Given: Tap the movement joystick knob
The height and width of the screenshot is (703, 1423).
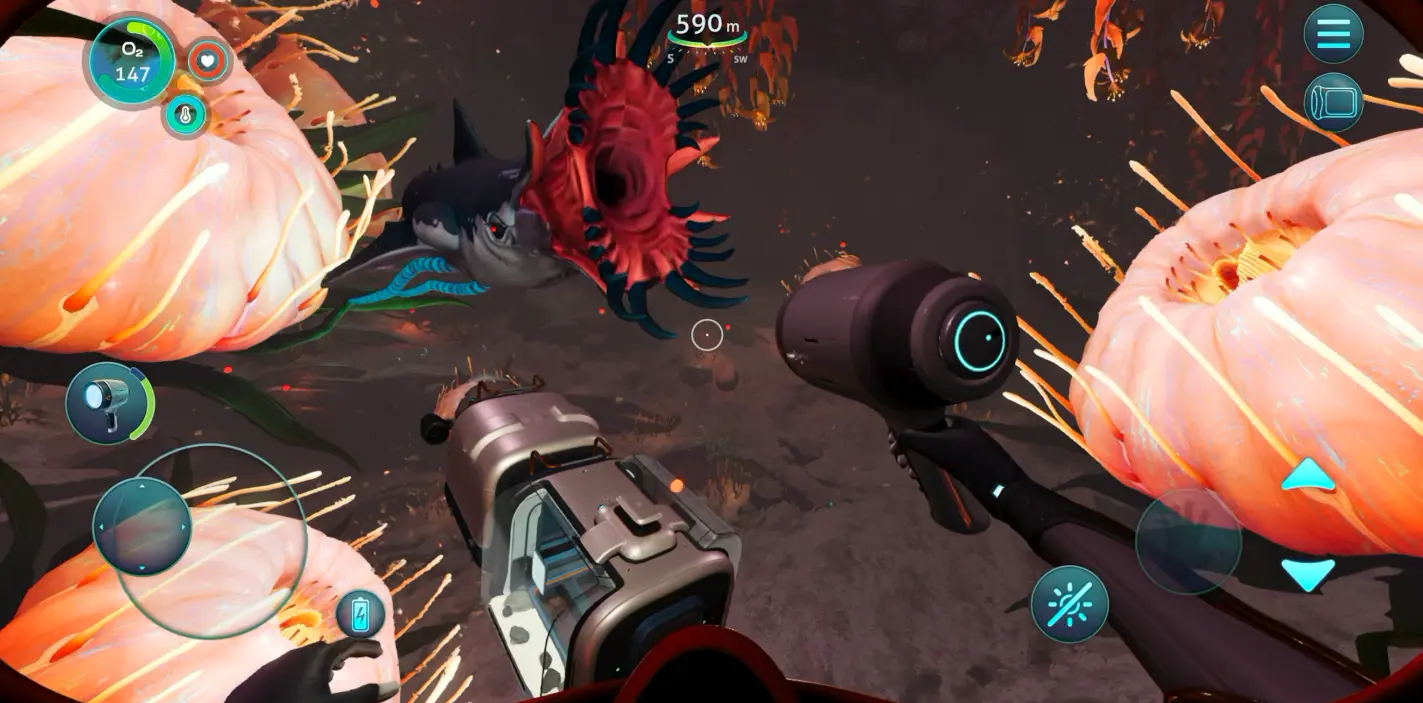Looking at the screenshot, I should coord(142,526).
